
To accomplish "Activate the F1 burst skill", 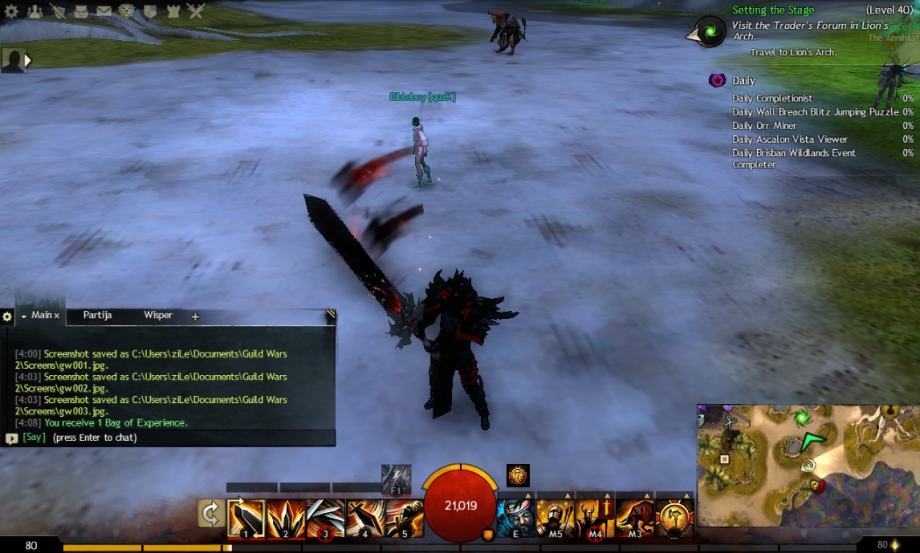I will coord(396,478).
